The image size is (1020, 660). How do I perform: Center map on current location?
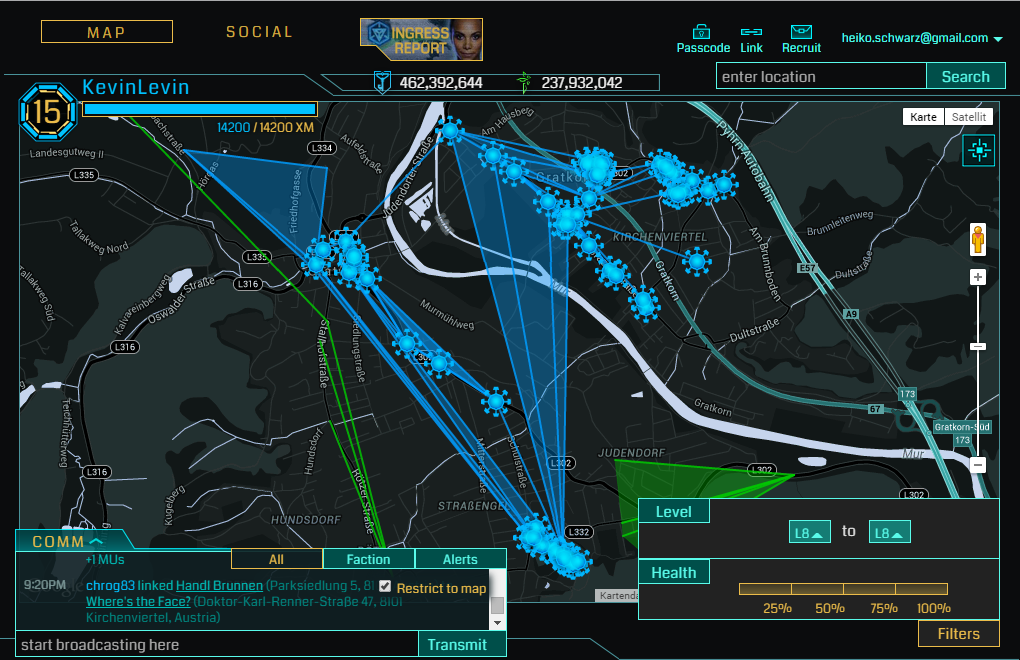click(978, 151)
